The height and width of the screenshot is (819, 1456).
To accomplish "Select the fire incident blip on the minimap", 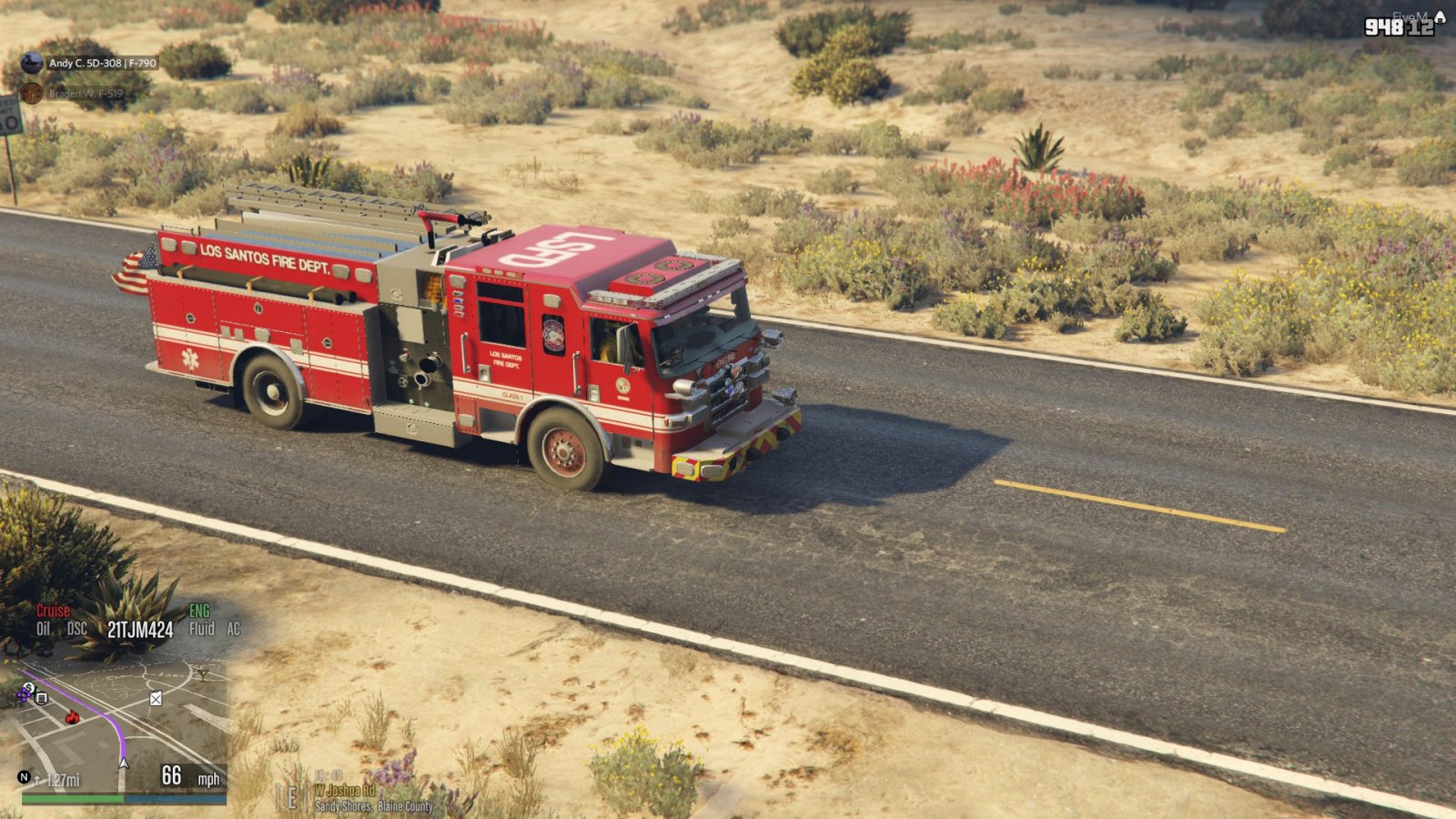I will click(x=72, y=717).
